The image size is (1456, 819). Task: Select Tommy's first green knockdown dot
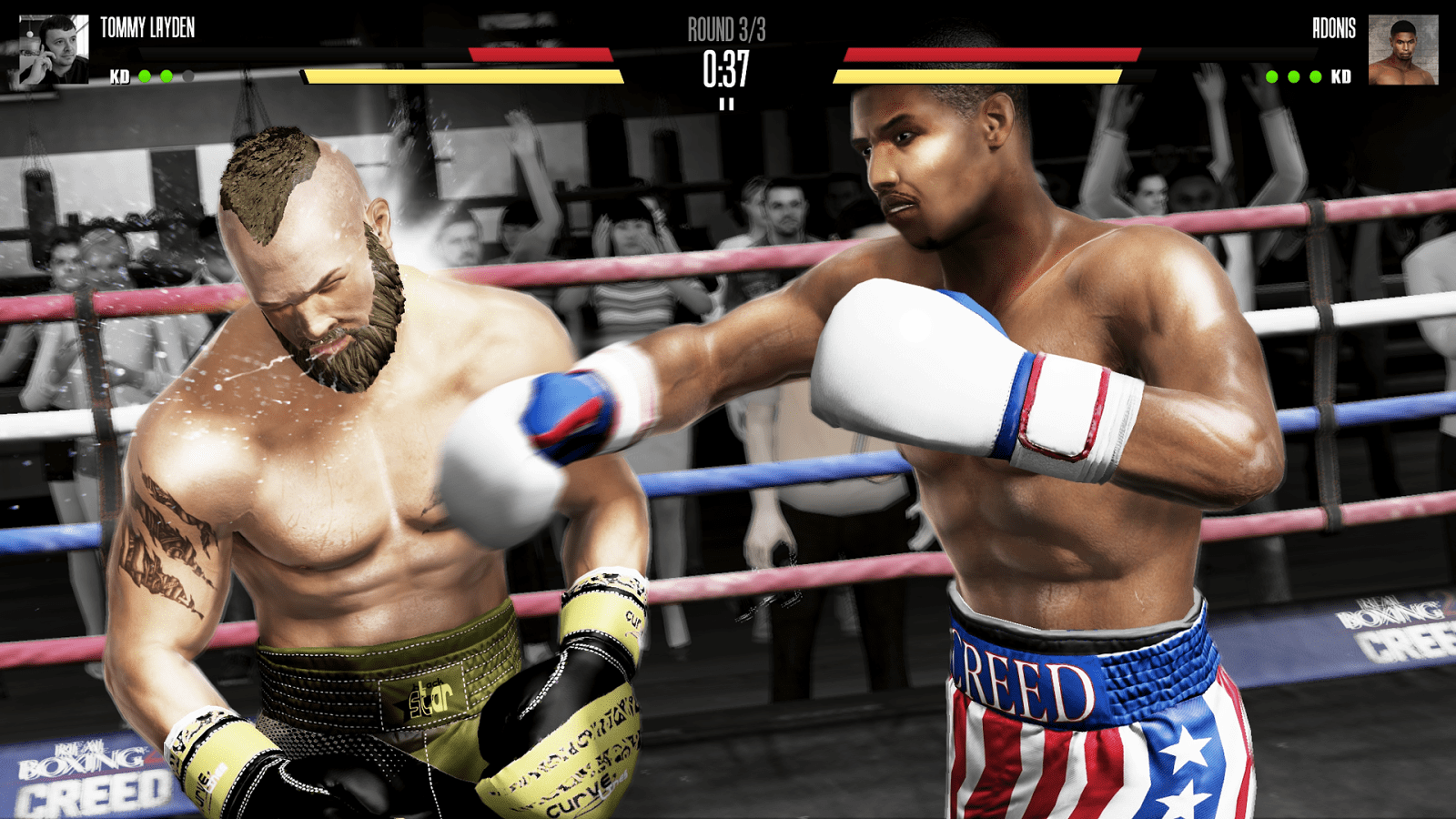pos(146,76)
